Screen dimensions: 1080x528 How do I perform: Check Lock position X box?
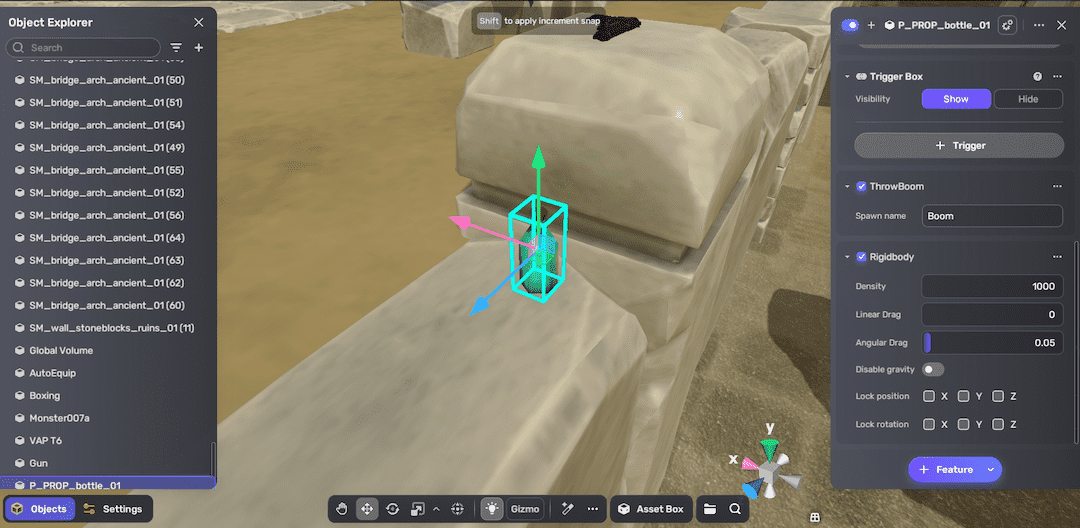click(929, 397)
